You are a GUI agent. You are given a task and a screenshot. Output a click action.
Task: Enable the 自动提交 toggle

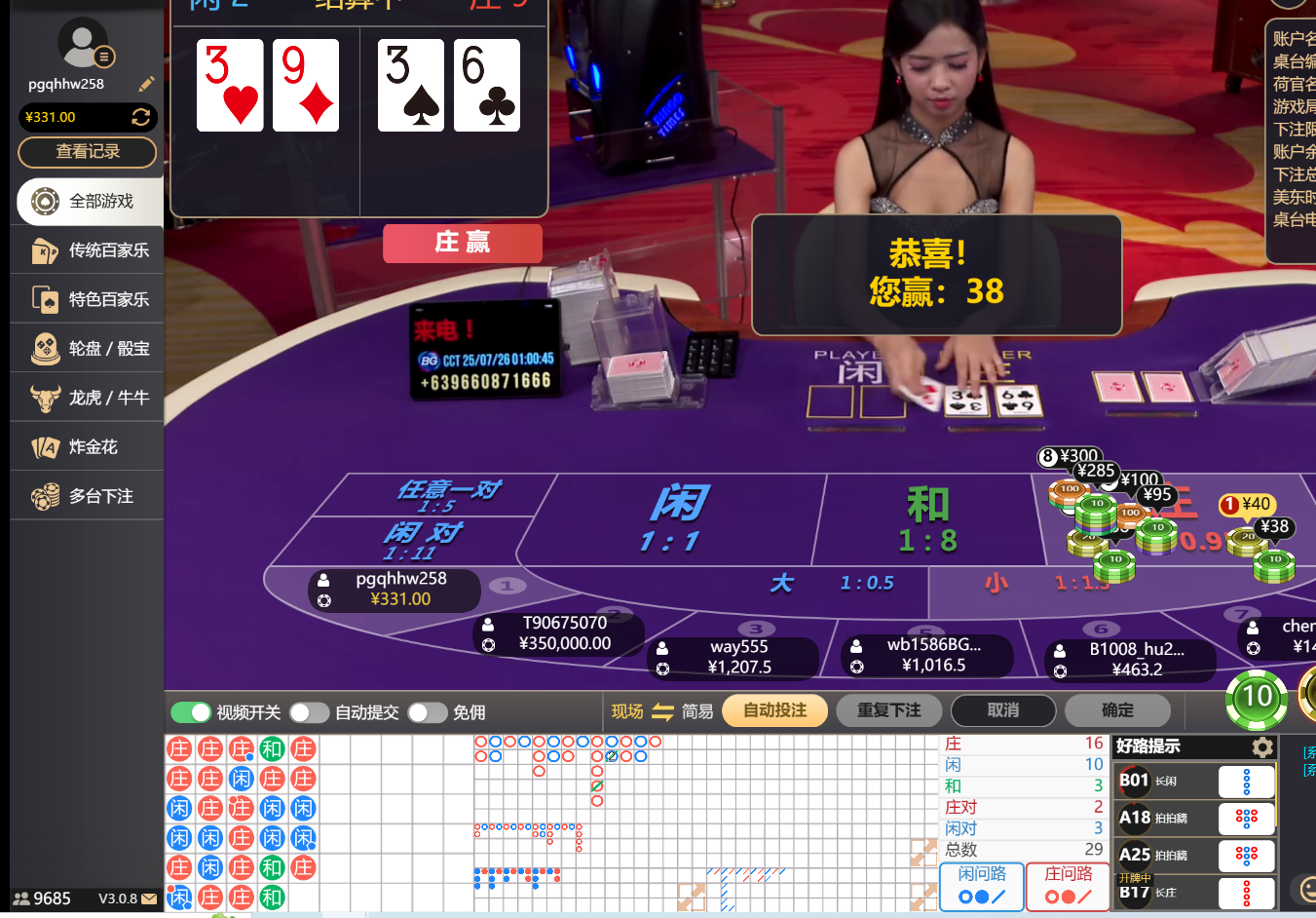[310, 712]
